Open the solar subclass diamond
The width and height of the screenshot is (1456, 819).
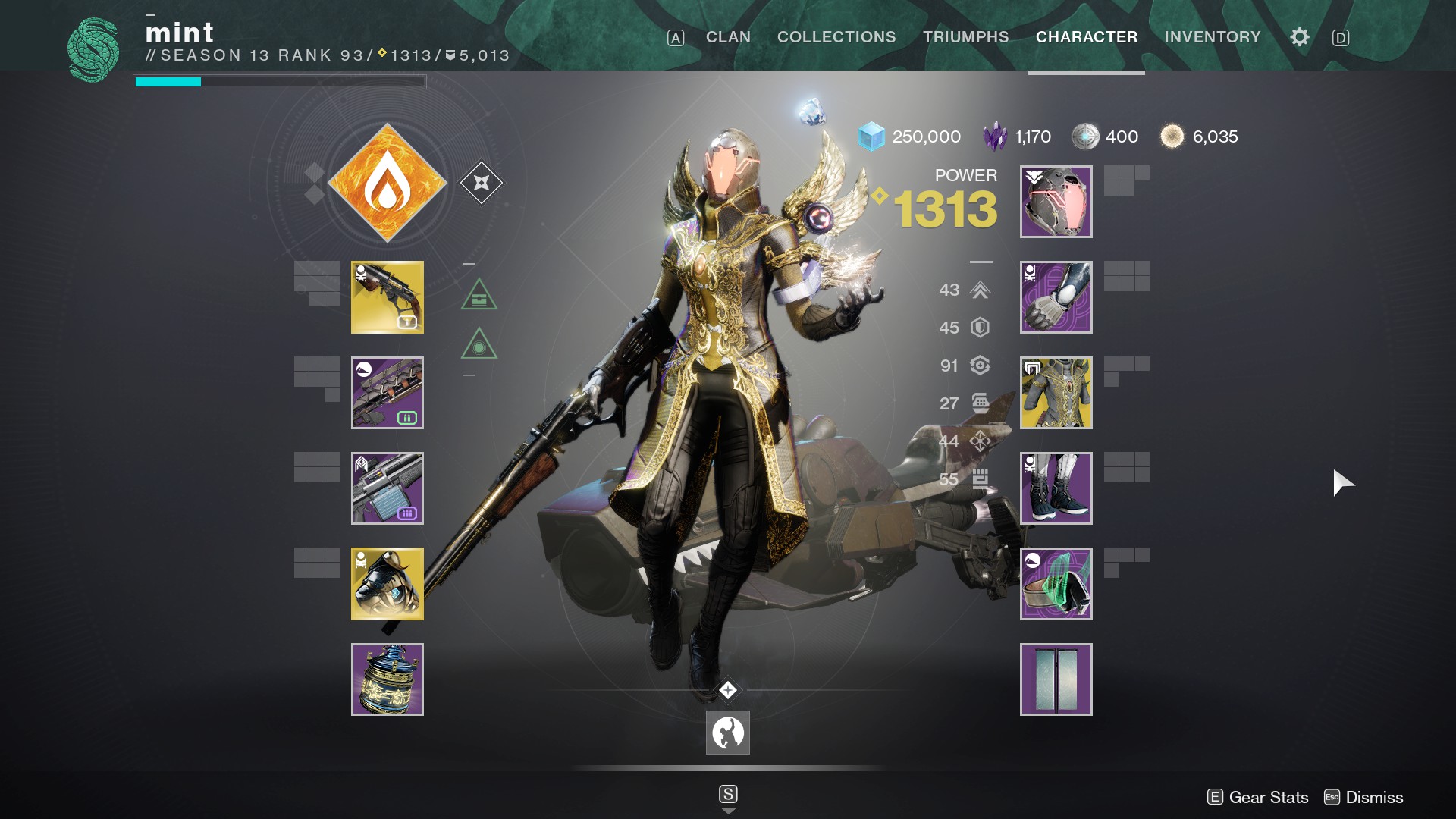click(388, 183)
